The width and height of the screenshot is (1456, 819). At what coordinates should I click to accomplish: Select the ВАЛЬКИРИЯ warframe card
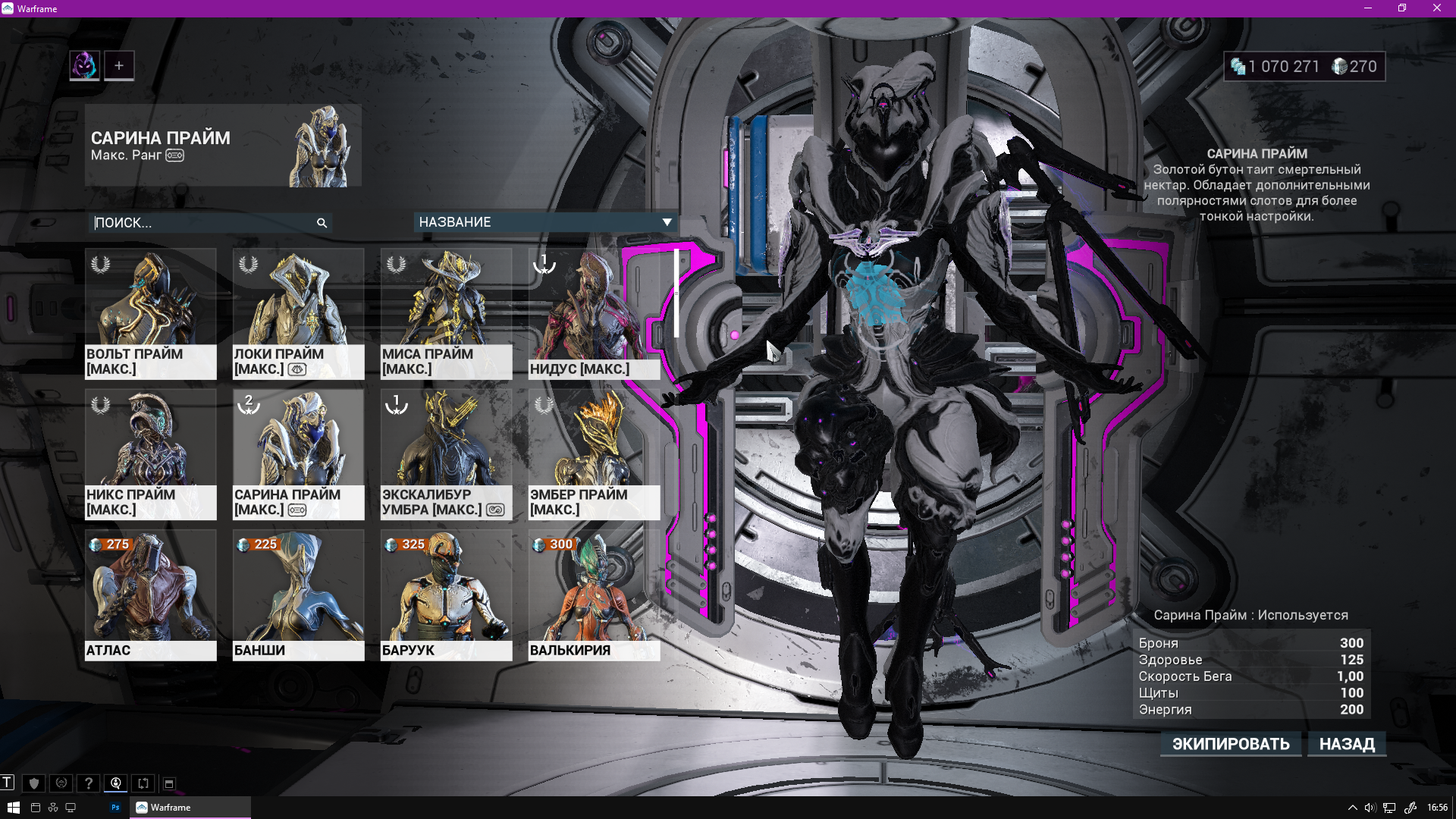tap(594, 595)
